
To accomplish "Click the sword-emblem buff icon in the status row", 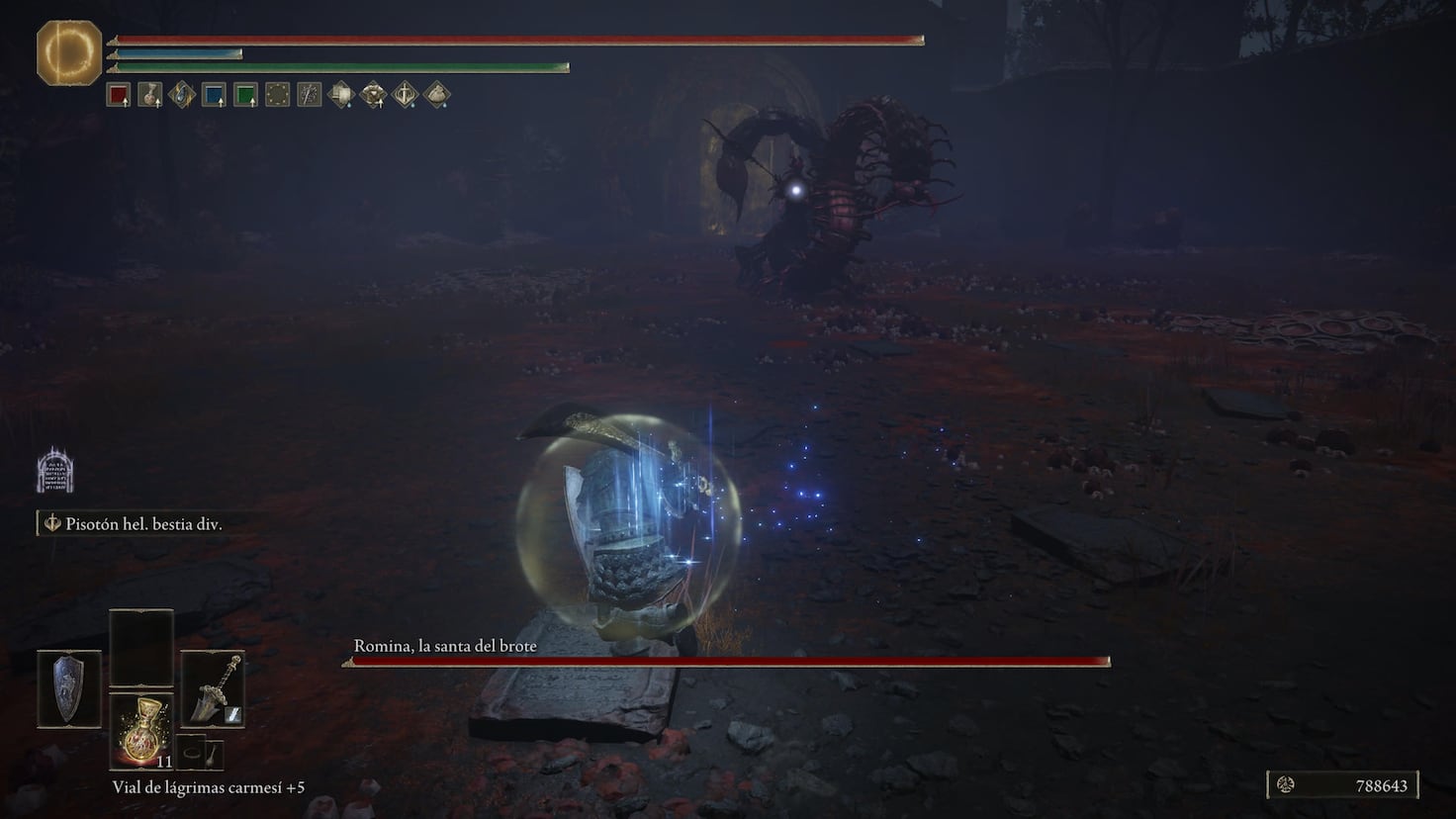I will point(309,94).
